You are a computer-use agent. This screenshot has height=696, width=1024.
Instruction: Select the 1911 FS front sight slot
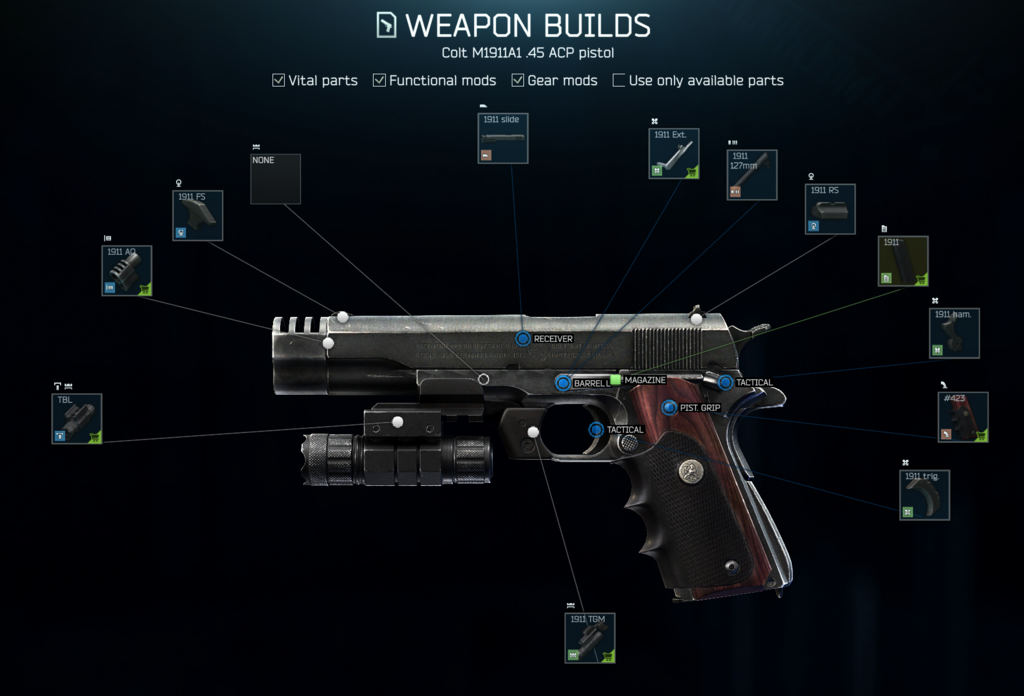point(197,215)
